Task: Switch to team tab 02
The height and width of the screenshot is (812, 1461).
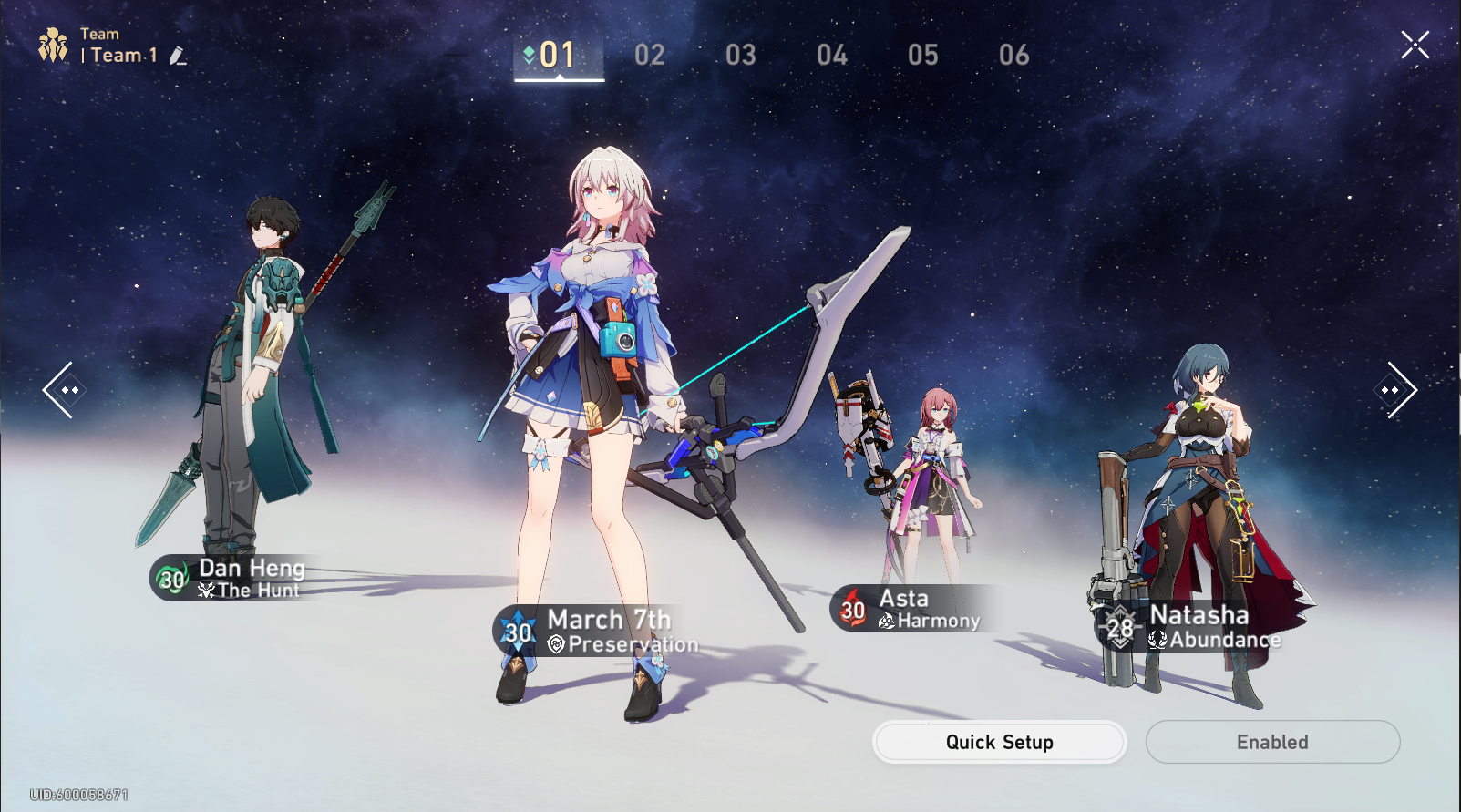Action: tap(650, 55)
